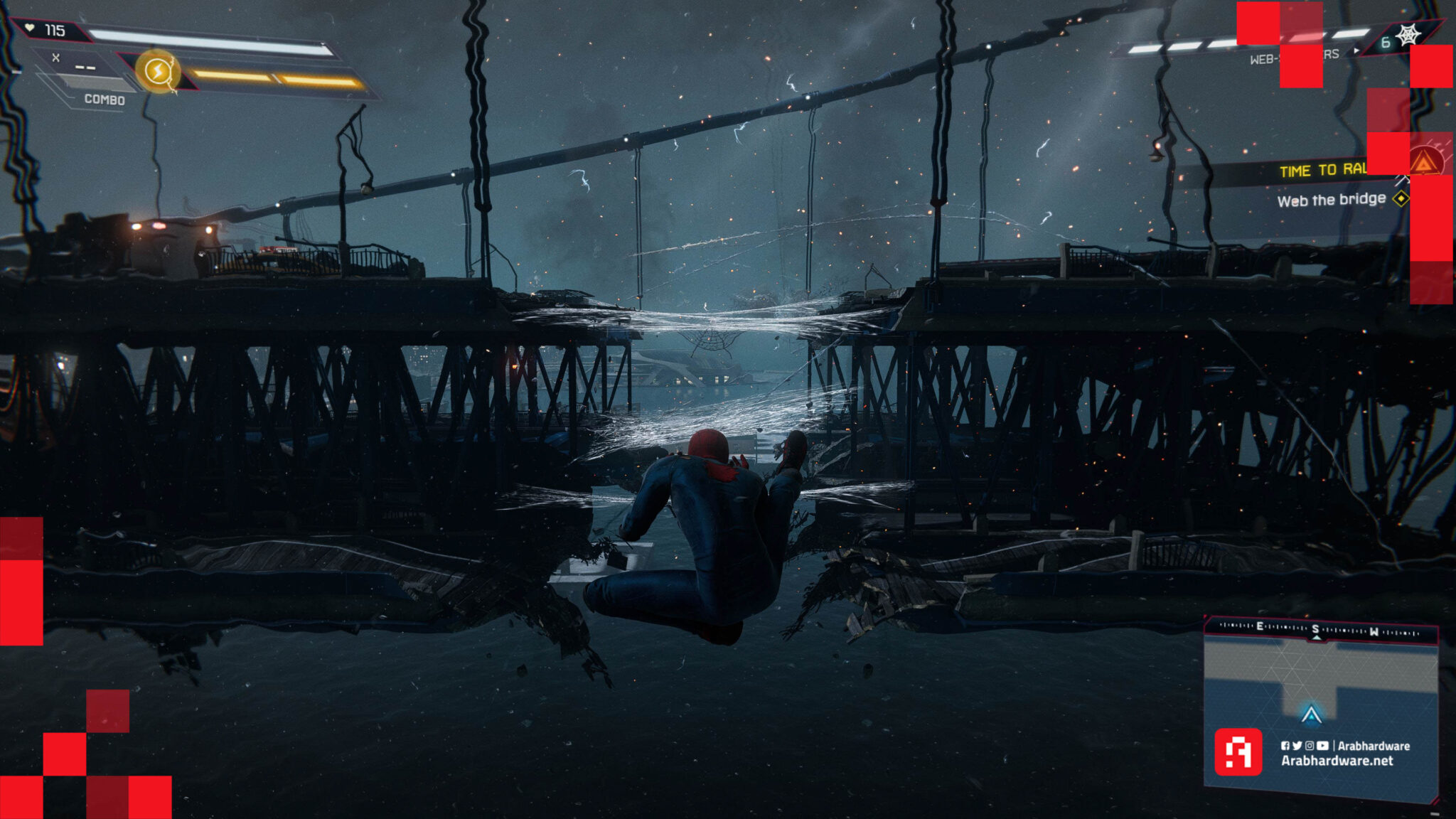This screenshot has height=819, width=1456.
Task: Click the red Arabhardware logo badge
Action: (1238, 751)
